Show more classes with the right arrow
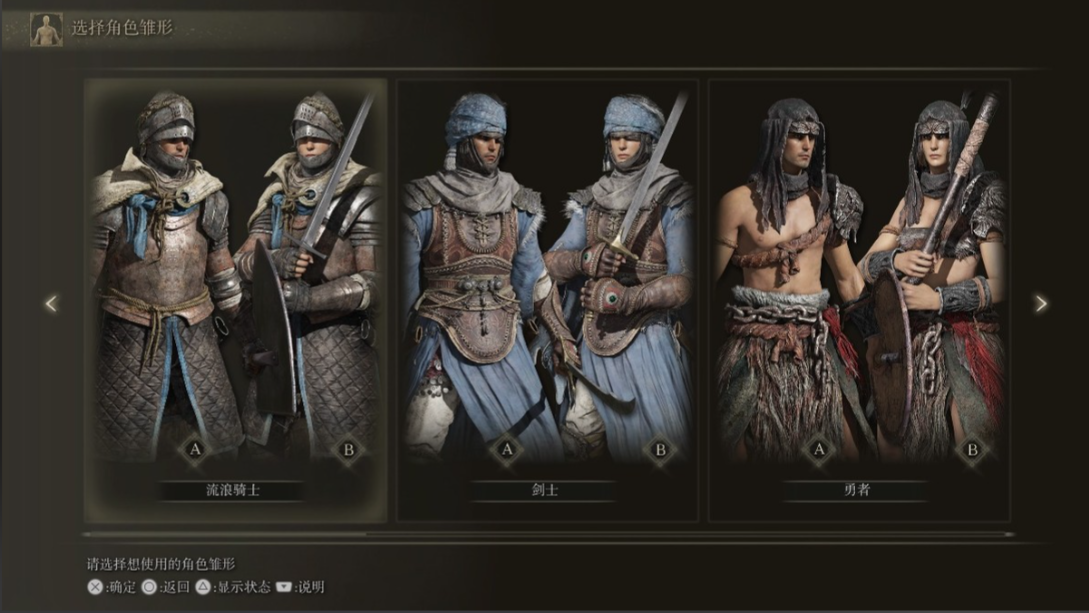1089x613 pixels. pyautogui.click(x=1040, y=303)
